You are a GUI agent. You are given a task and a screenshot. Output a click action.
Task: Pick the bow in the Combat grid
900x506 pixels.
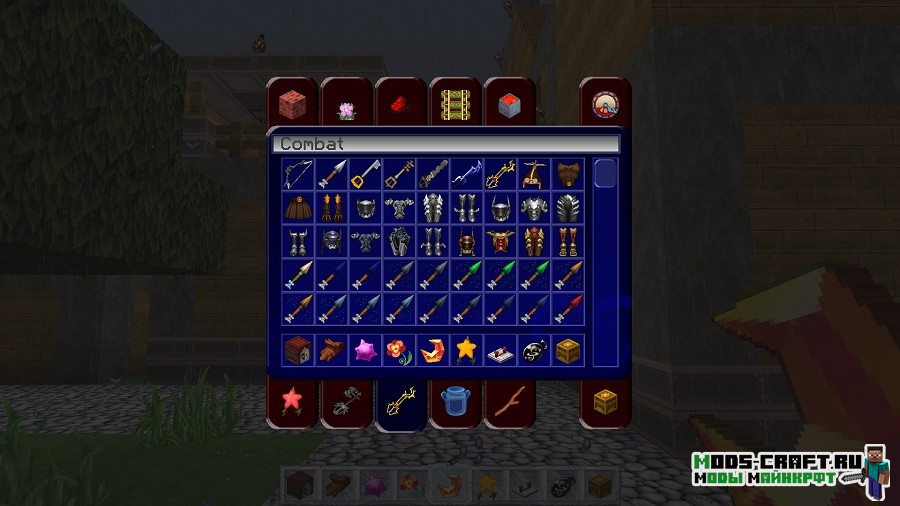tap(297, 174)
